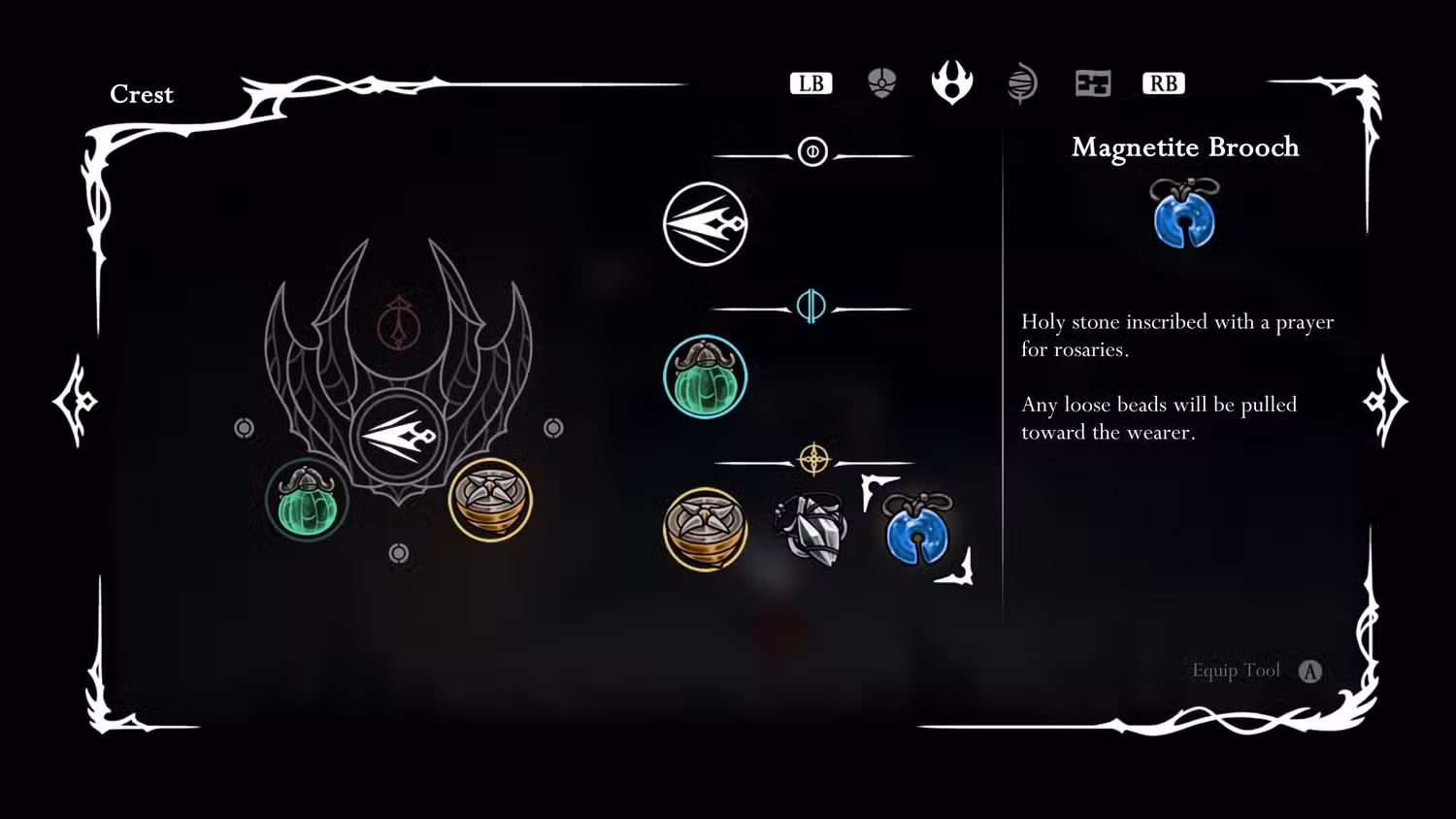Select the green gourd tool equipped on the crest

point(307,501)
